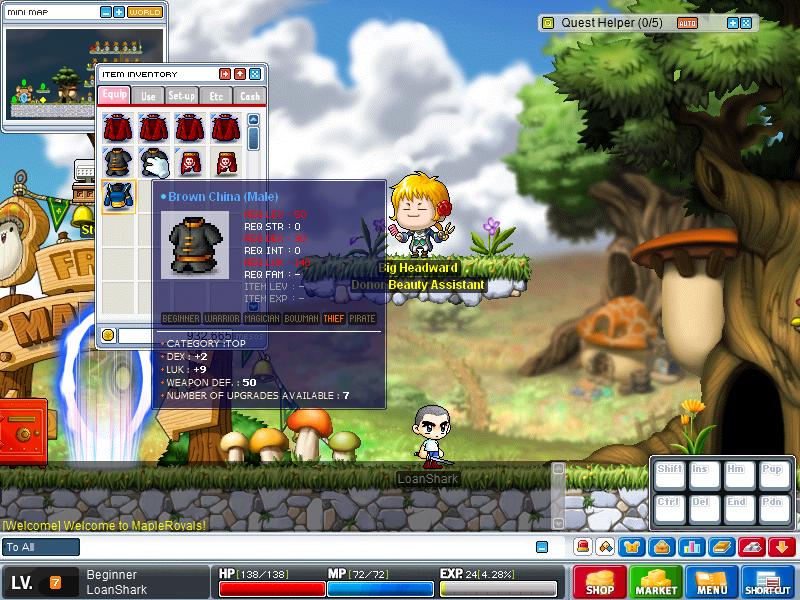Click the To All chat target selector
Viewport: 800px width, 600px height.
(x=41, y=547)
